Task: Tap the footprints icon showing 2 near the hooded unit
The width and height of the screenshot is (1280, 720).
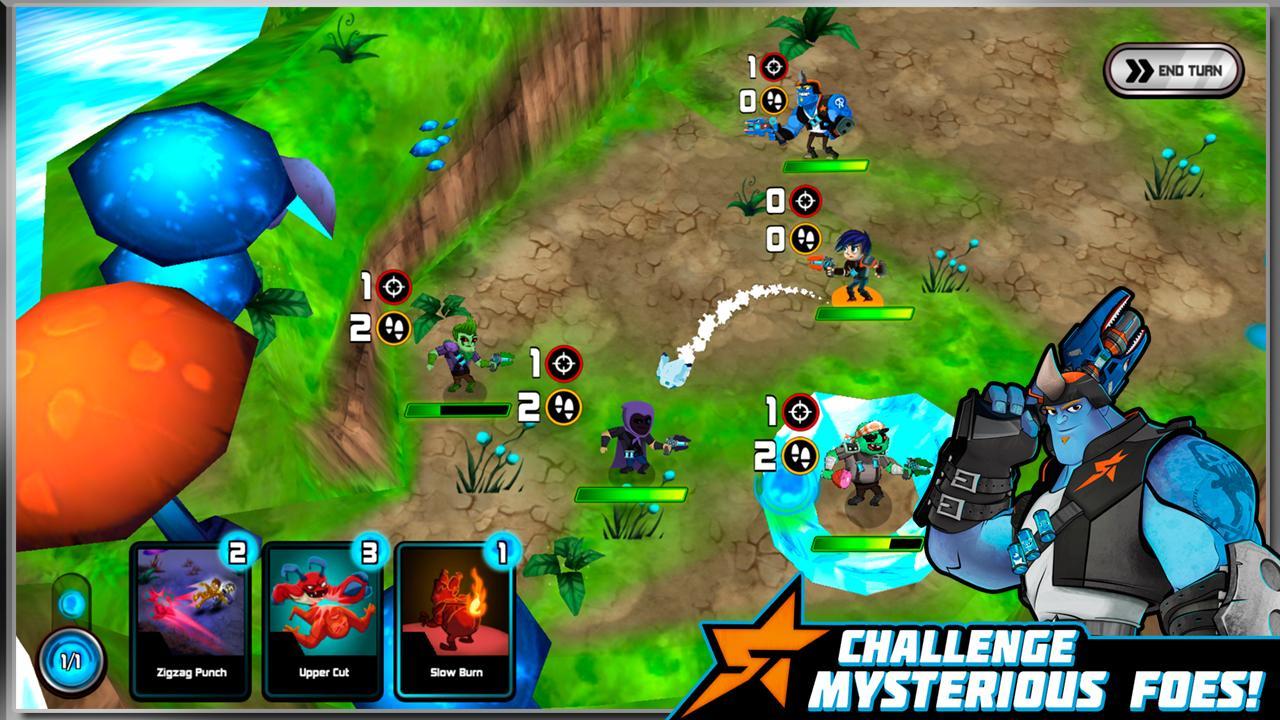Action: coord(563,406)
